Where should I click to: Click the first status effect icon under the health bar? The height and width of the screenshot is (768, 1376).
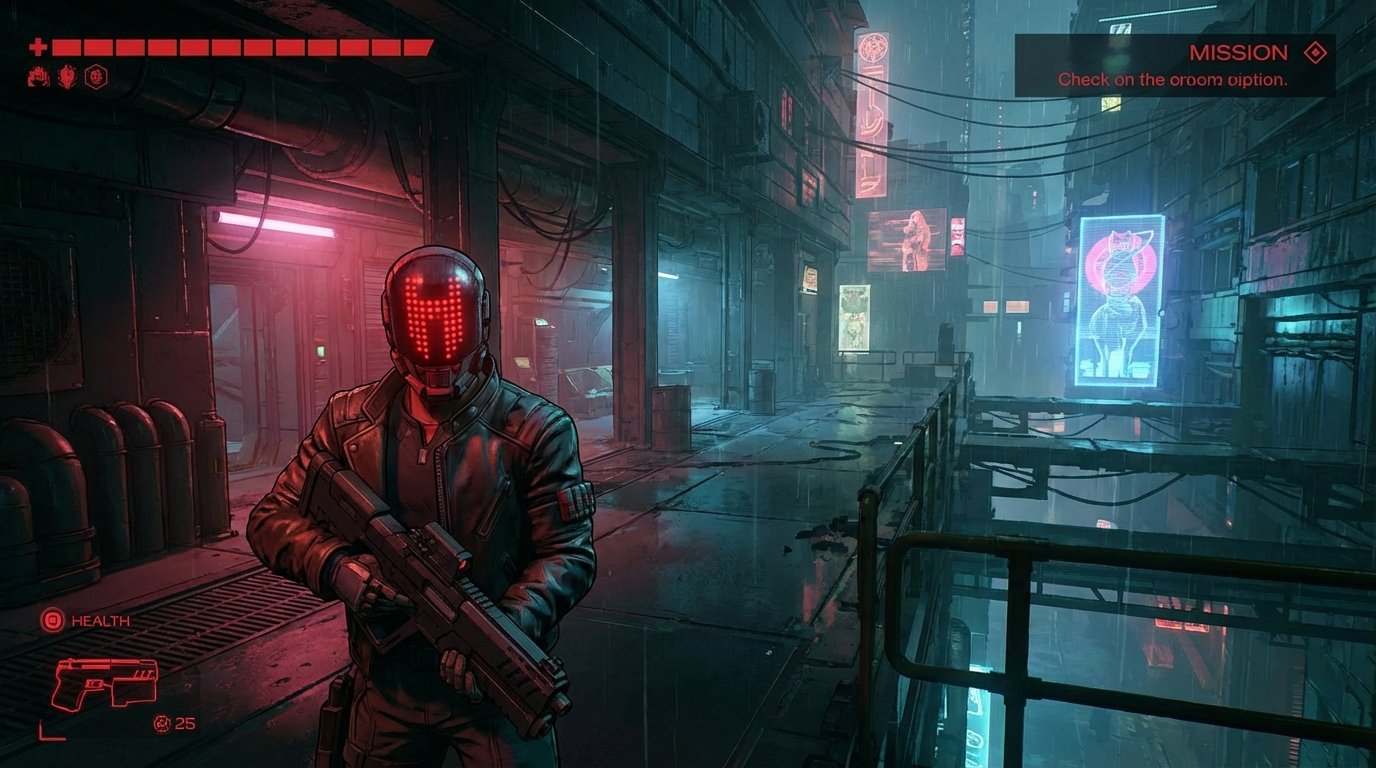coord(40,77)
